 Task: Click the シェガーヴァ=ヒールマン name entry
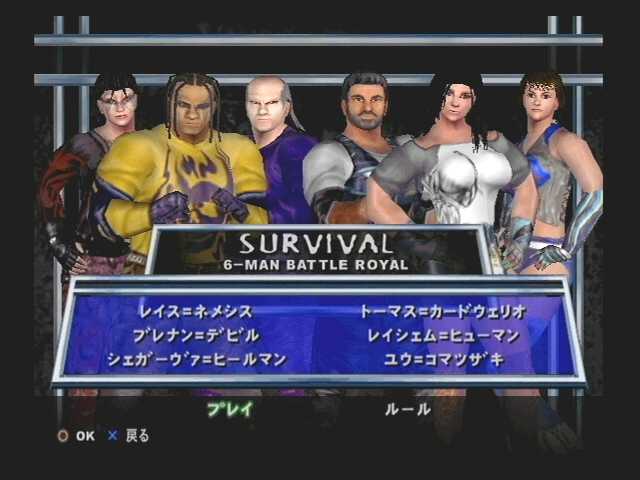[x=196, y=358]
